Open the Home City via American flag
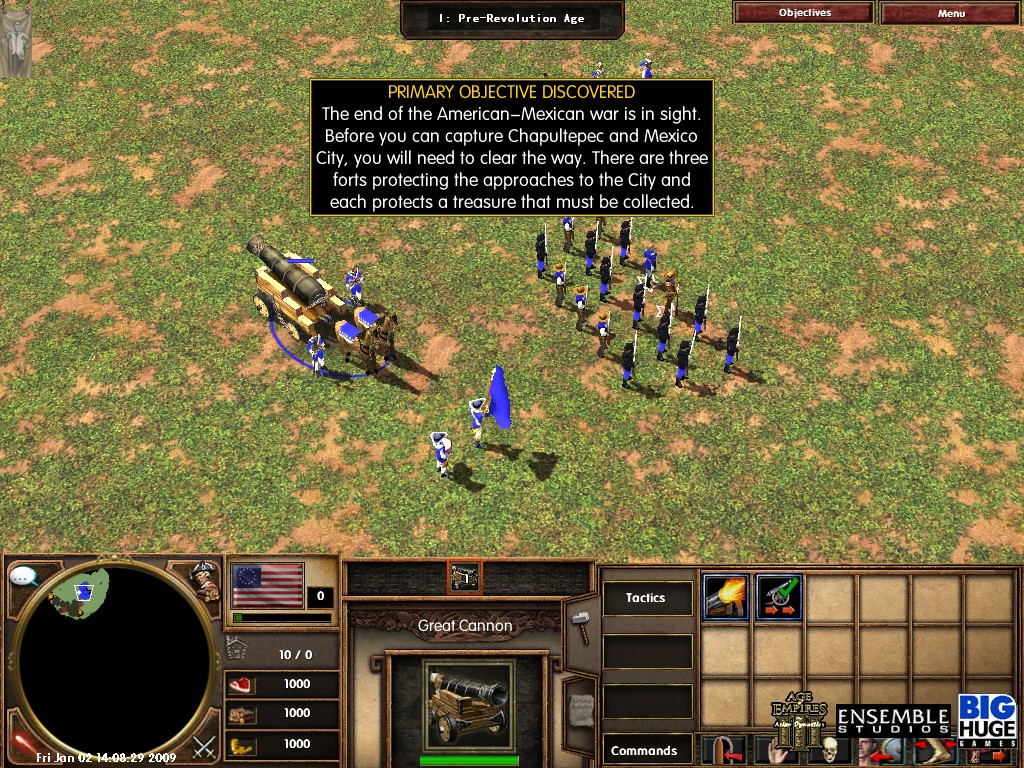Screen dimensions: 1024x768 click(x=268, y=586)
